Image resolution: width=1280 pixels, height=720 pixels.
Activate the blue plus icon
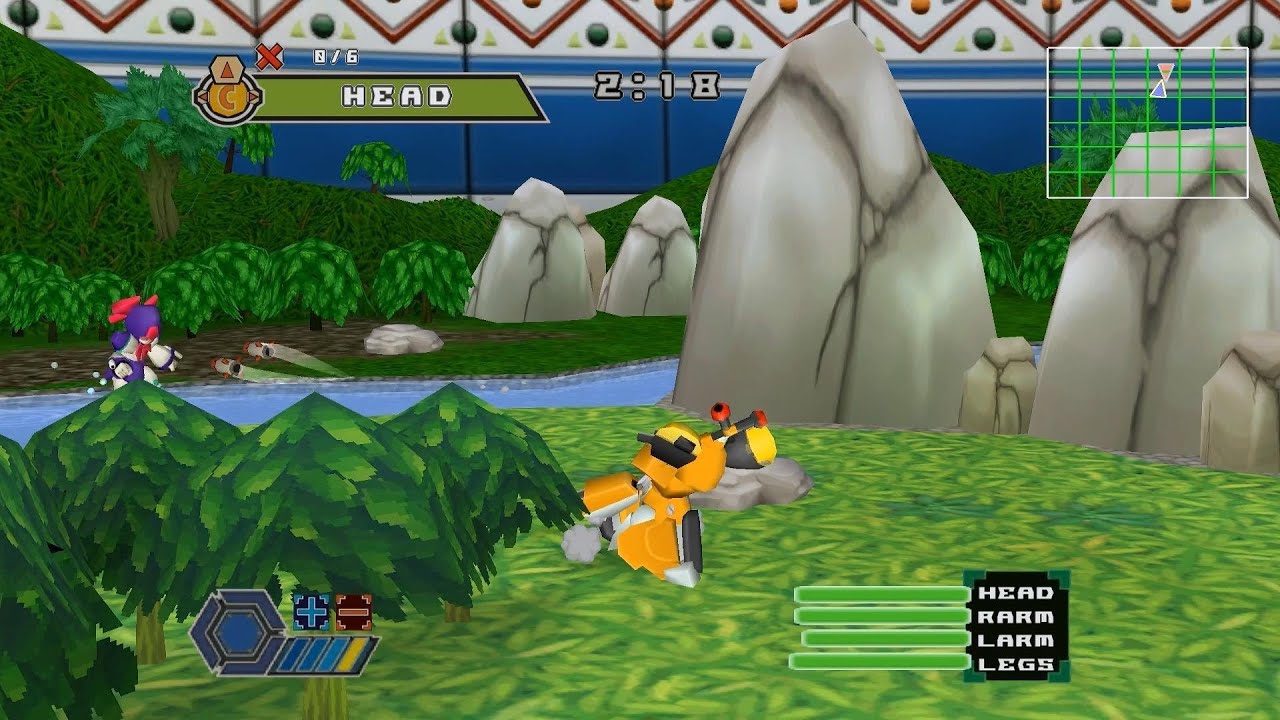tap(310, 611)
